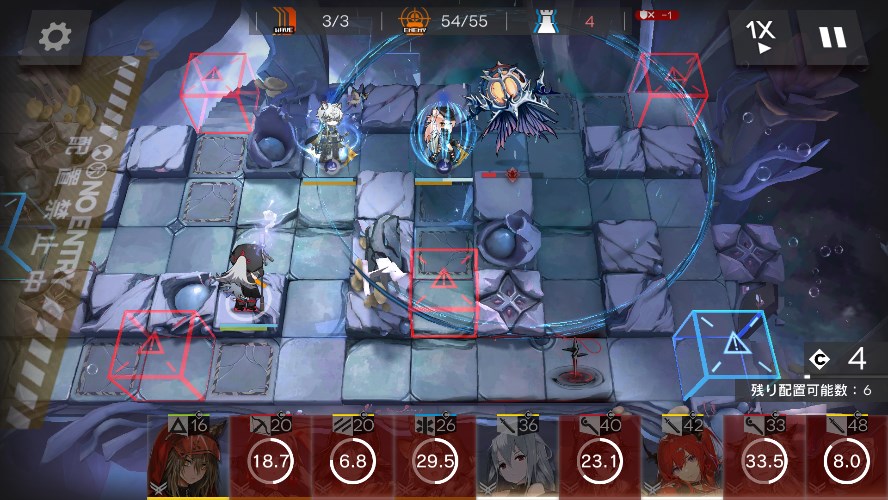
Task: Toggle the 1X game speed button
Action: tap(759, 37)
